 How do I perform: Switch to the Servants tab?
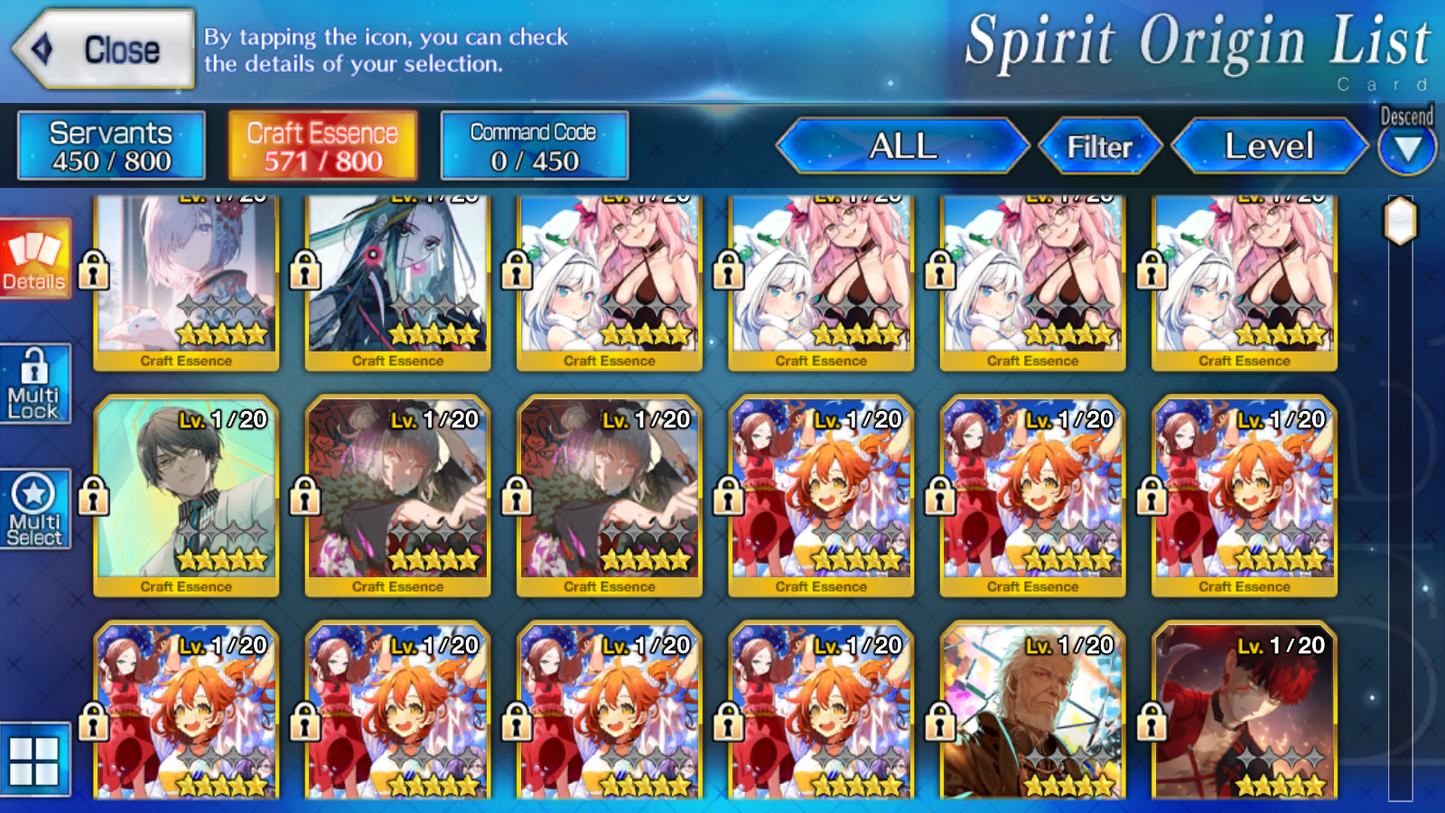tap(110, 144)
